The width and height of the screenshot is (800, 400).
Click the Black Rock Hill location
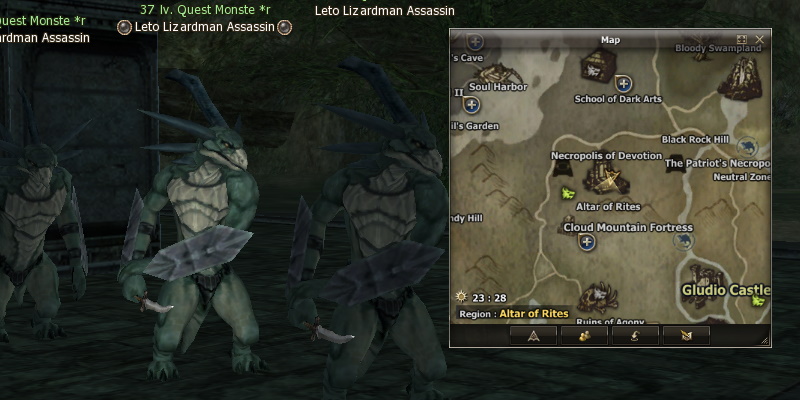695,140
